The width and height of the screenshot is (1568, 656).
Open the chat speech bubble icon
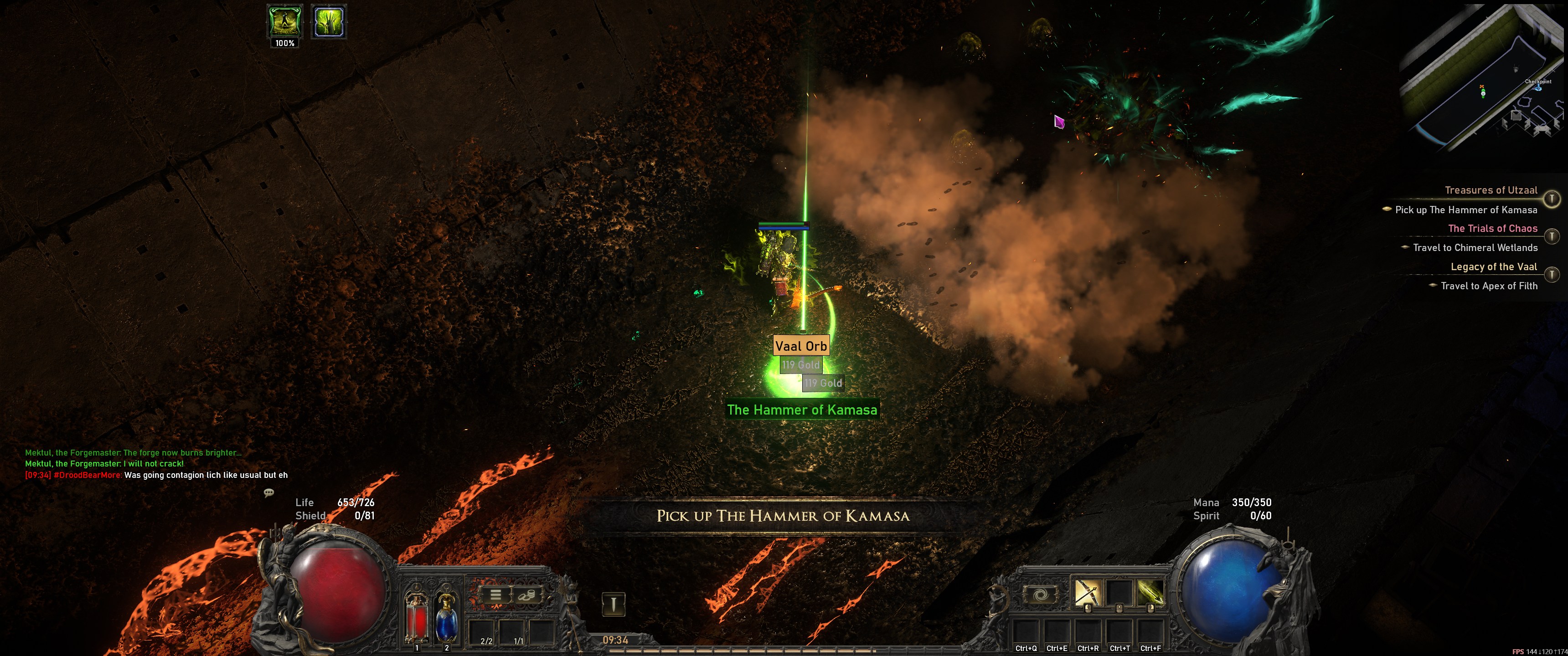pyautogui.click(x=268, y=492)
